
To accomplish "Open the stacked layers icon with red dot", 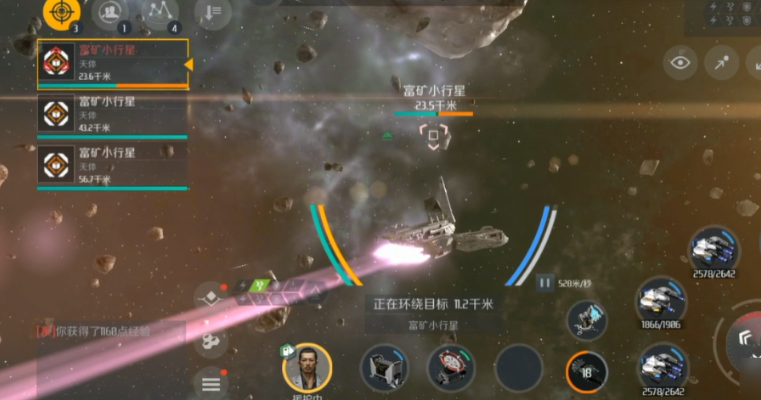I will point(210,297).
